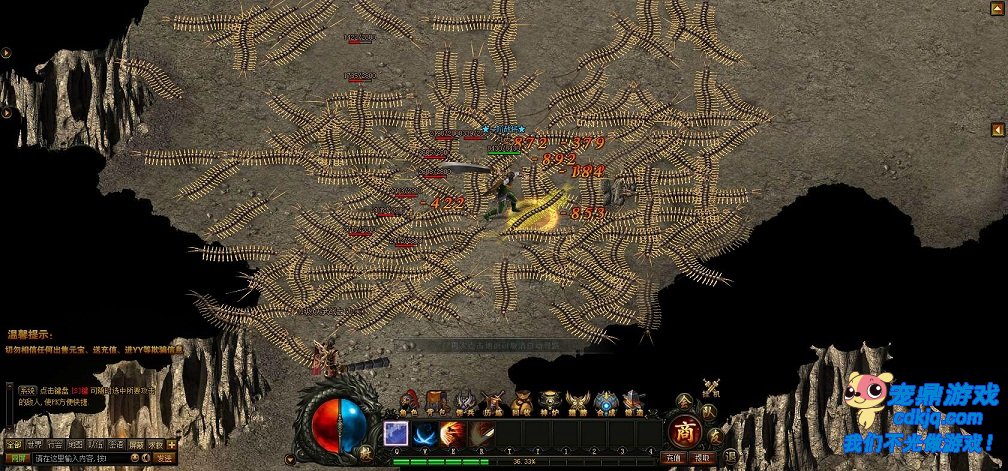Open the 友 friends round button
This screenshot has height=471, width=1008.
(716, 433)
